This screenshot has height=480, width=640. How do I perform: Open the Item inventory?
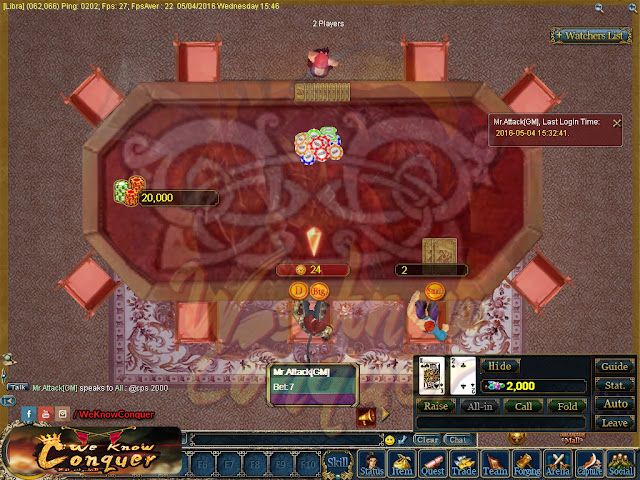(x=402, y=465)
